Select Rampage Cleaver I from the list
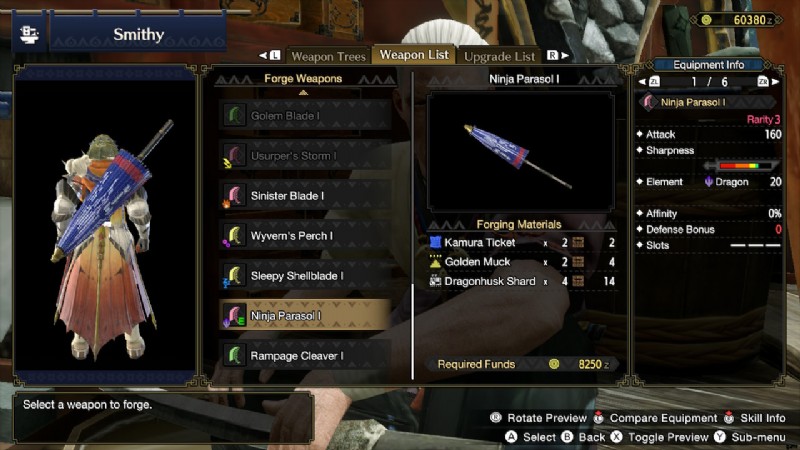Viewport: 800px width, 450px height. click(x=304, y=355)
